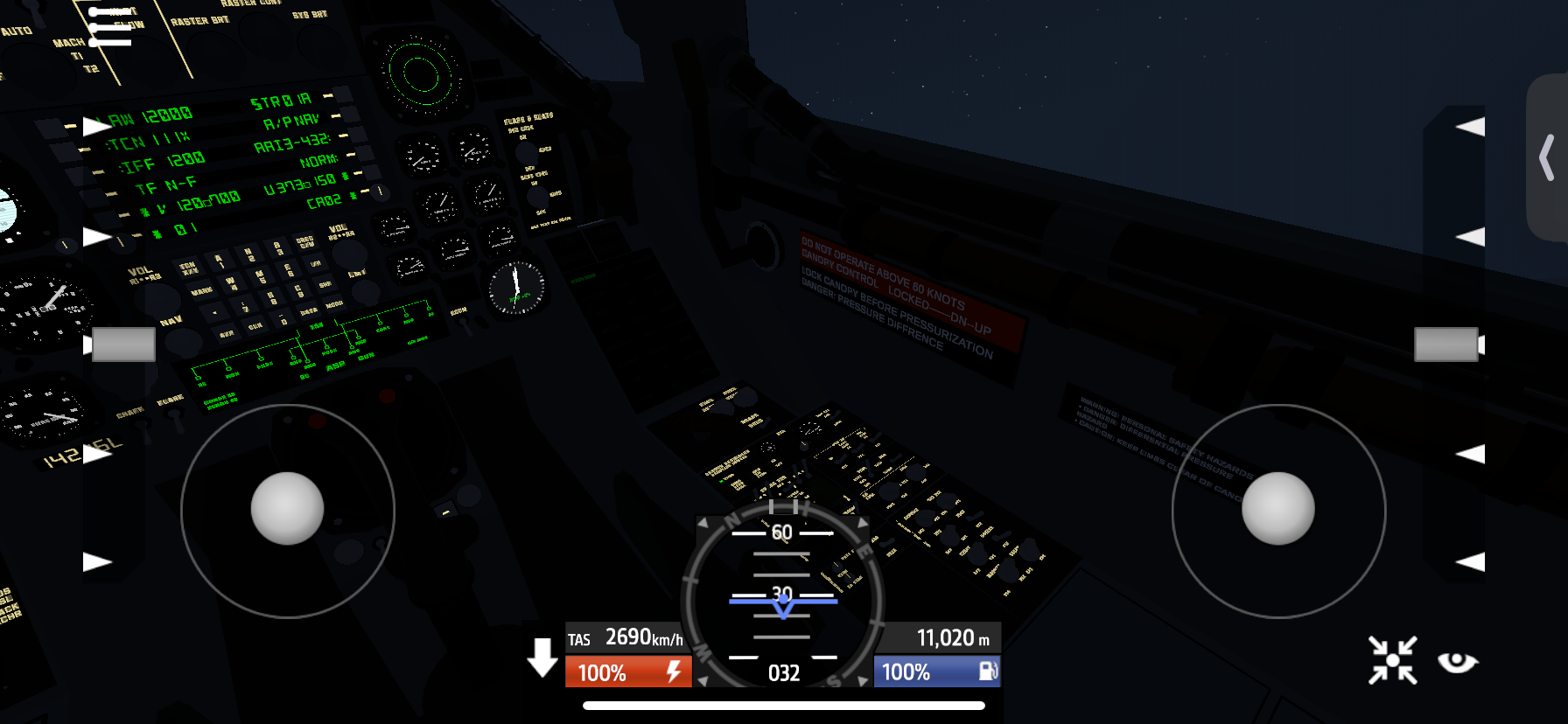Tap the left grey slider handle
Viewport: 1568px width, 724px height.
click(123, 345)
